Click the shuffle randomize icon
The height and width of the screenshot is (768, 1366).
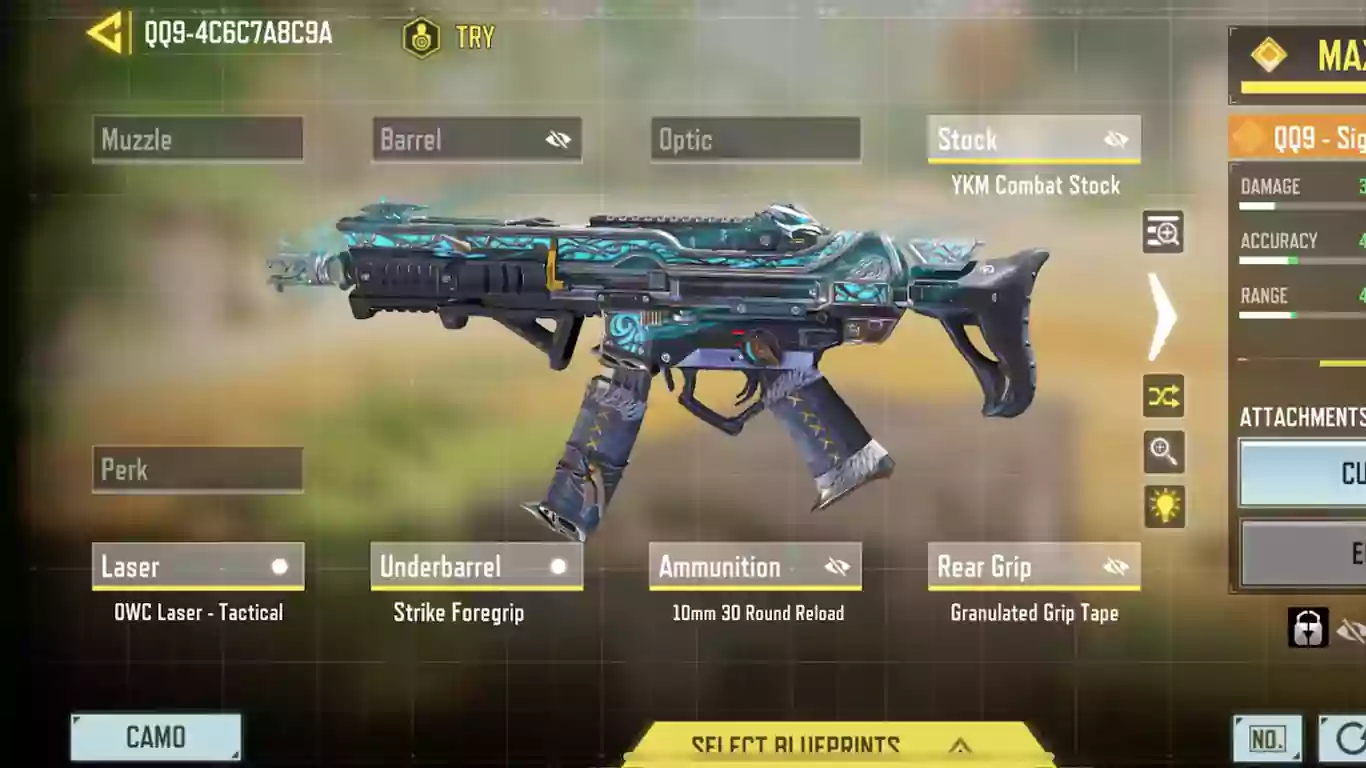click(x=1163, y=397)
